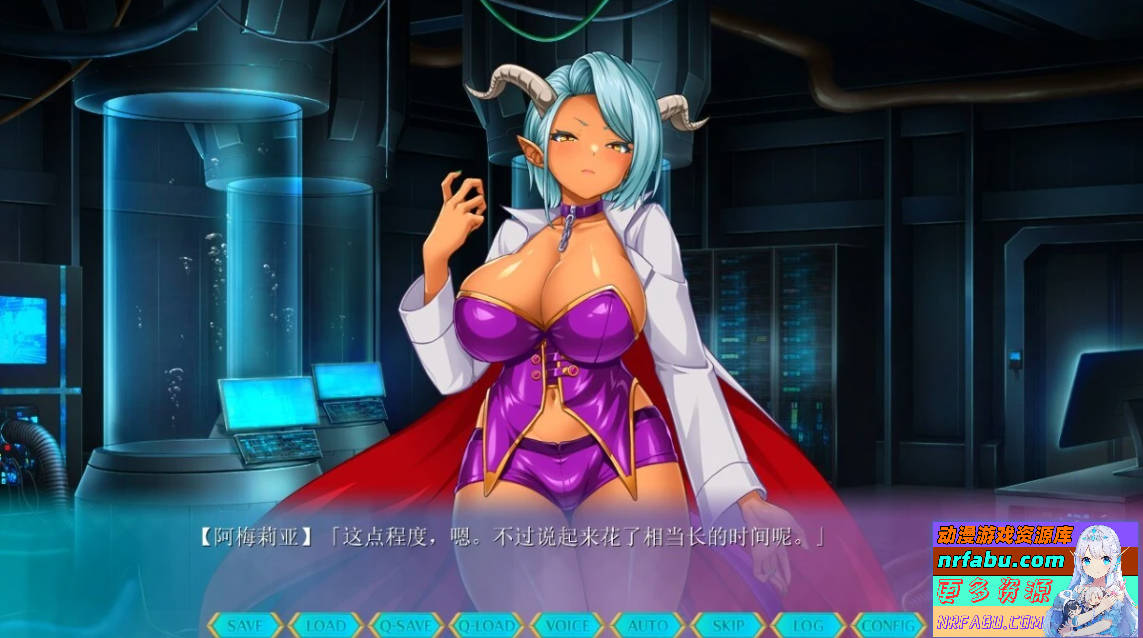Open the LOAD menu

click(325, 626)
